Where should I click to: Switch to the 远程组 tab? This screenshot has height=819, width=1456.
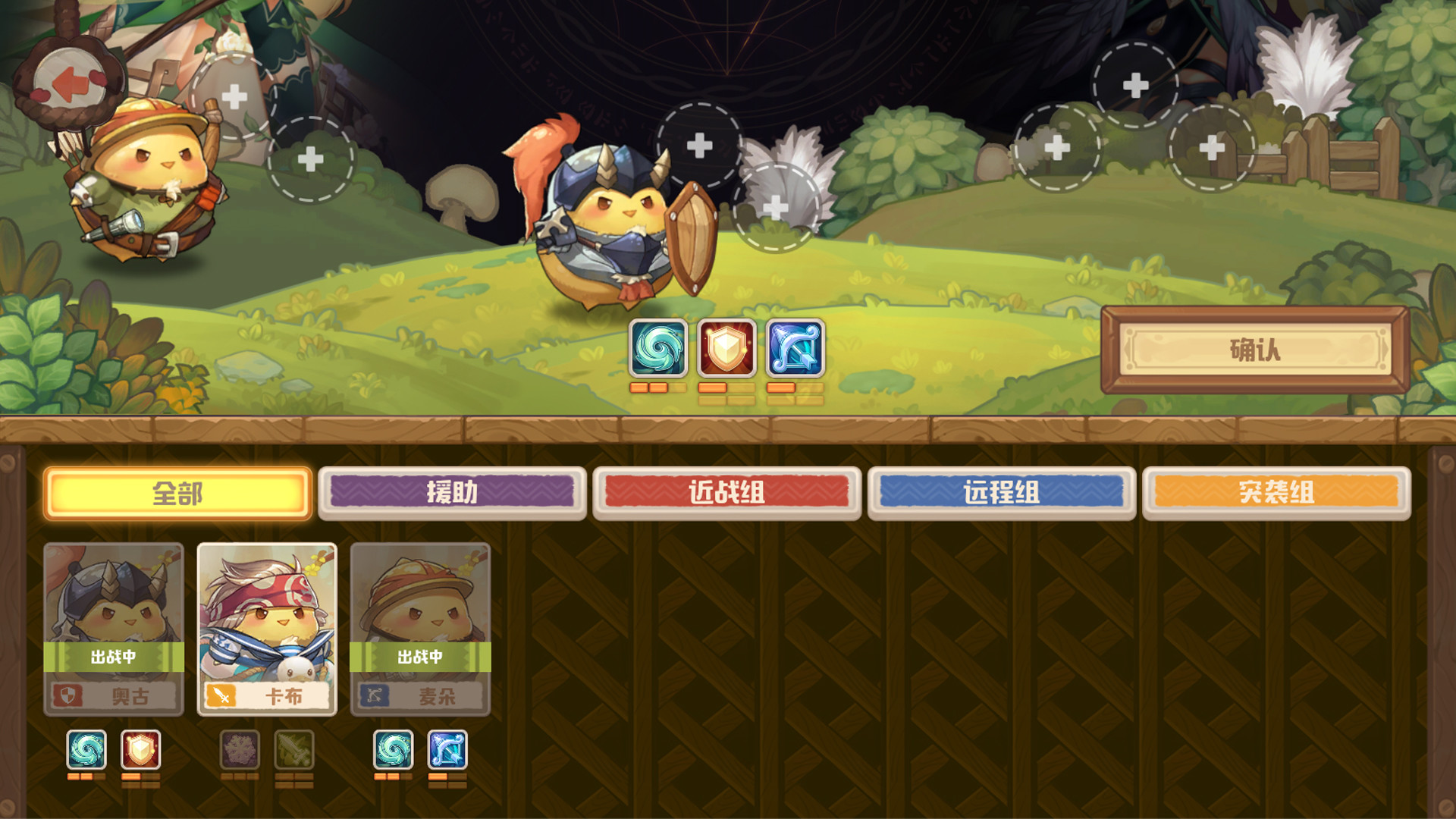(x=1003, y=491)
